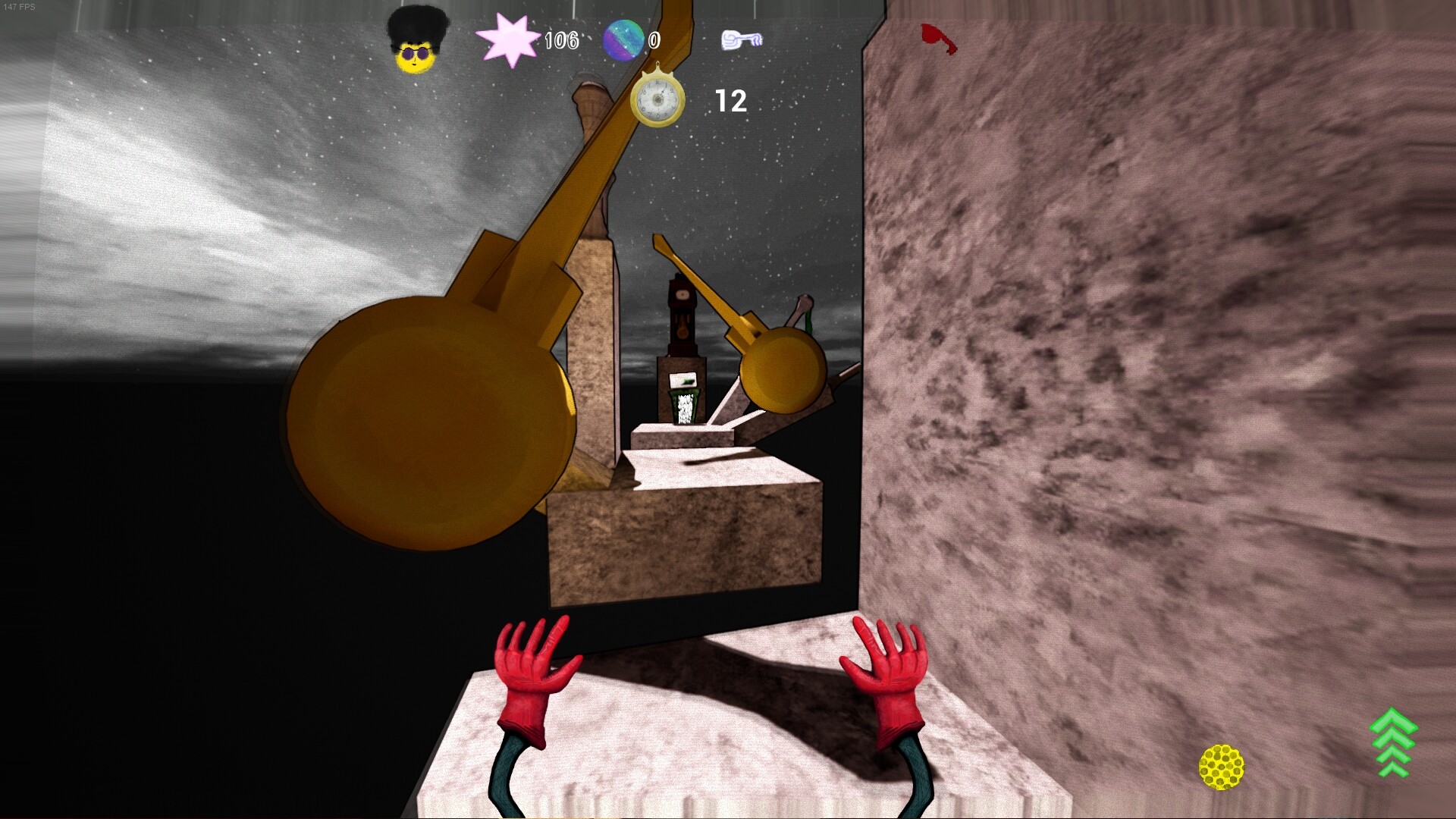
Task: Expand the pocket watch countdown showing 12
Action: (730, 100)
